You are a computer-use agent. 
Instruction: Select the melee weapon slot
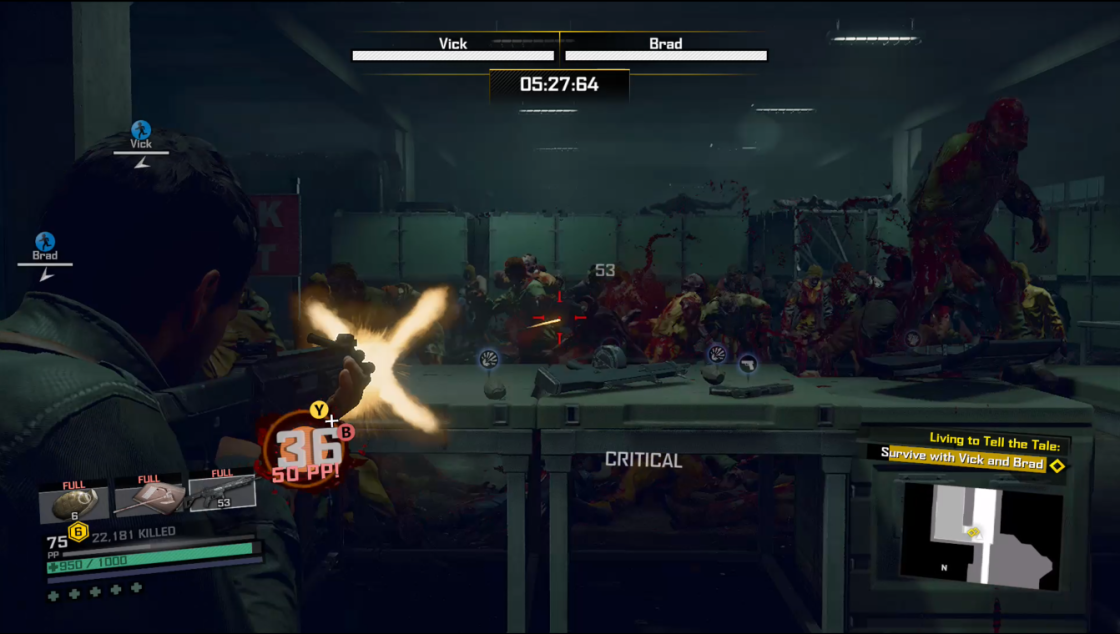148,498
